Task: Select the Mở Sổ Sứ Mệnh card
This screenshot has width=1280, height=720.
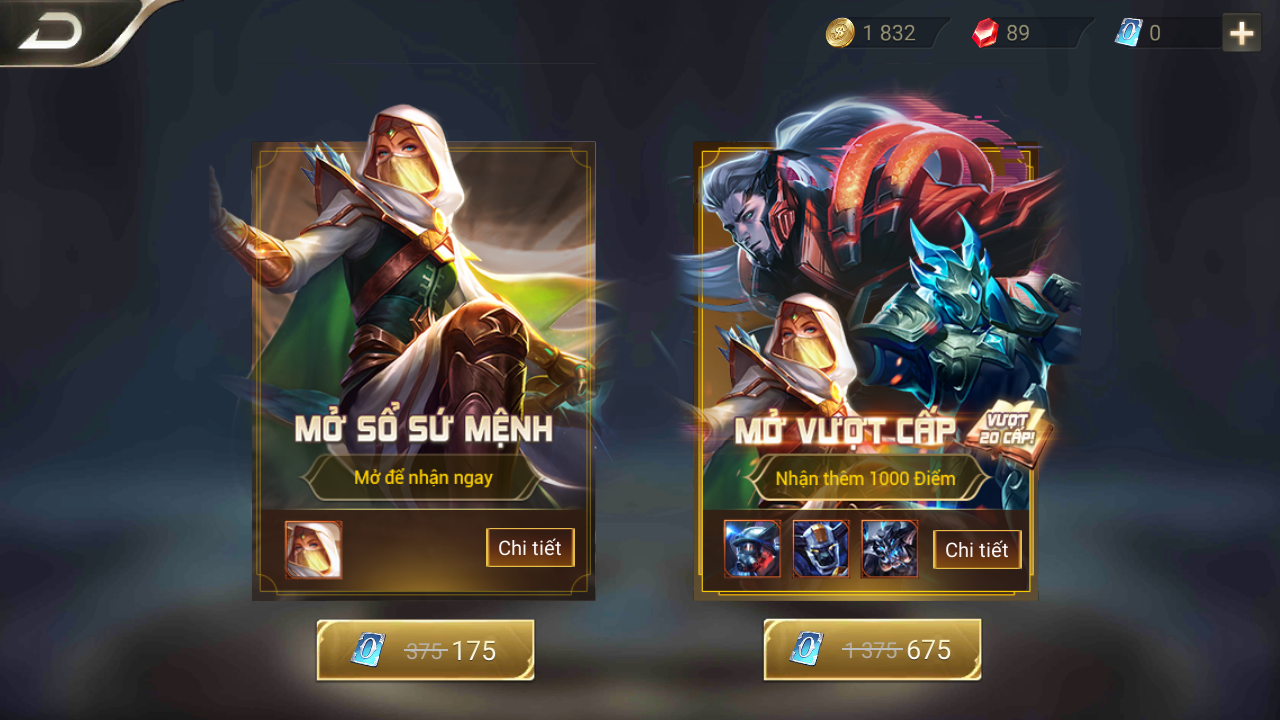Action: click(x=423, y=330)
